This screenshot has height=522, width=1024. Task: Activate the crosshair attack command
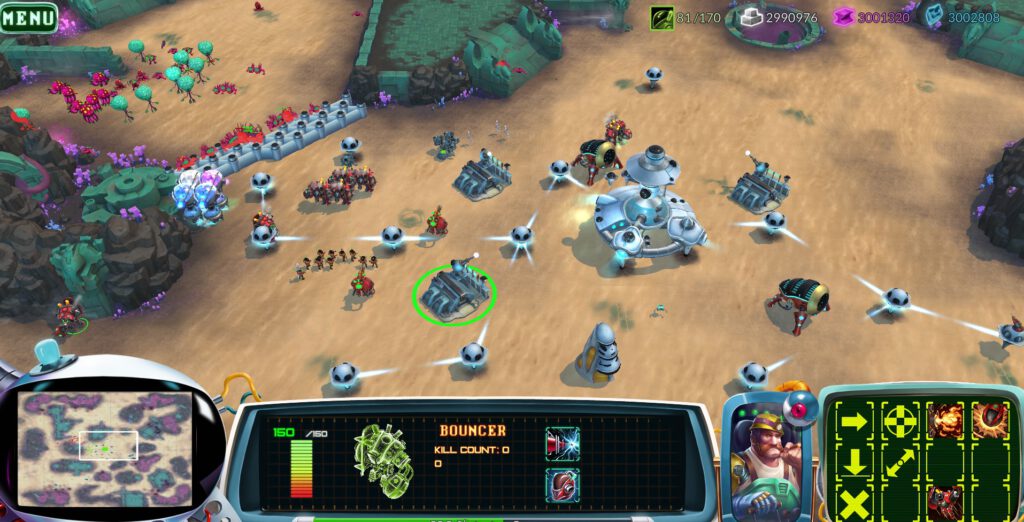tap(899, 421)
